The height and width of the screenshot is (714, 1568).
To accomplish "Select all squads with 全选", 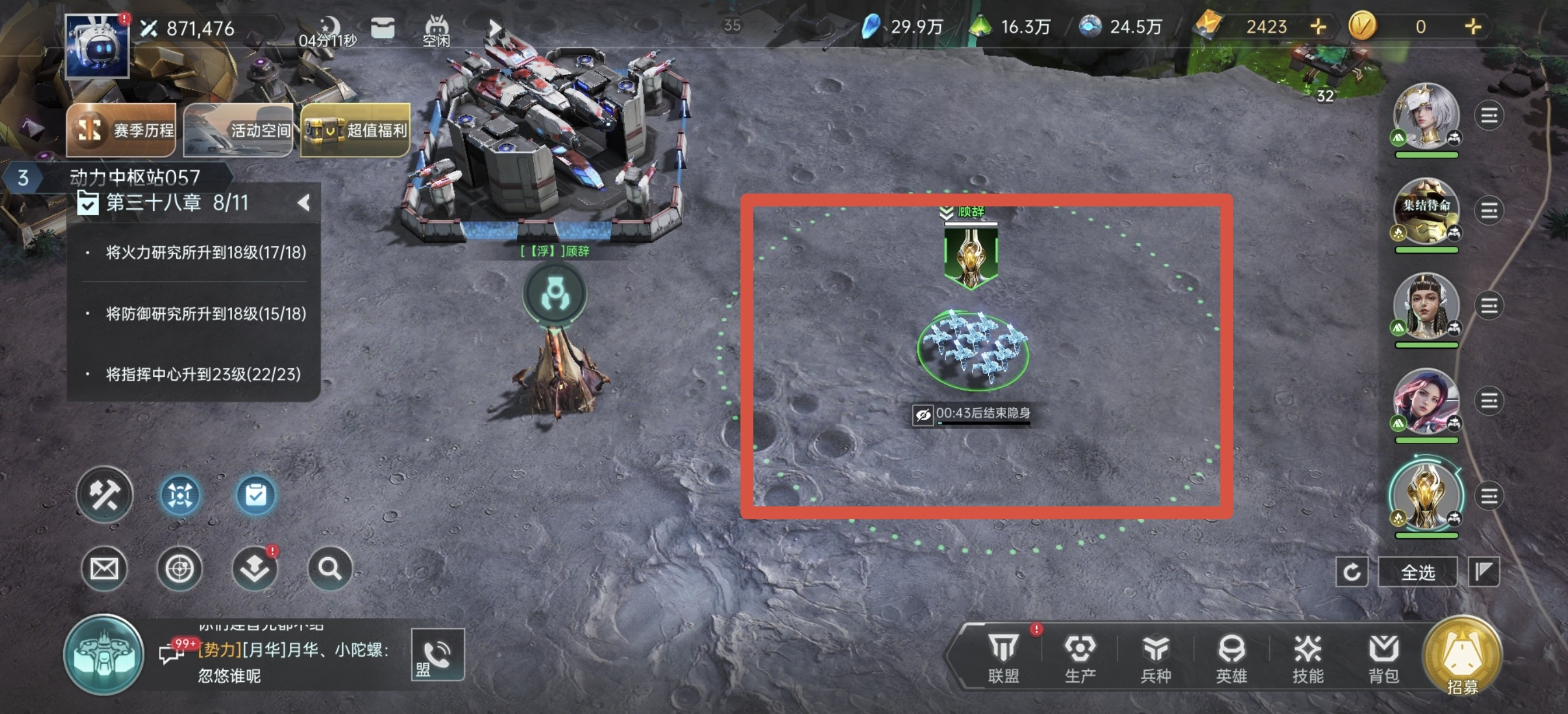I will pos(1417,572).
